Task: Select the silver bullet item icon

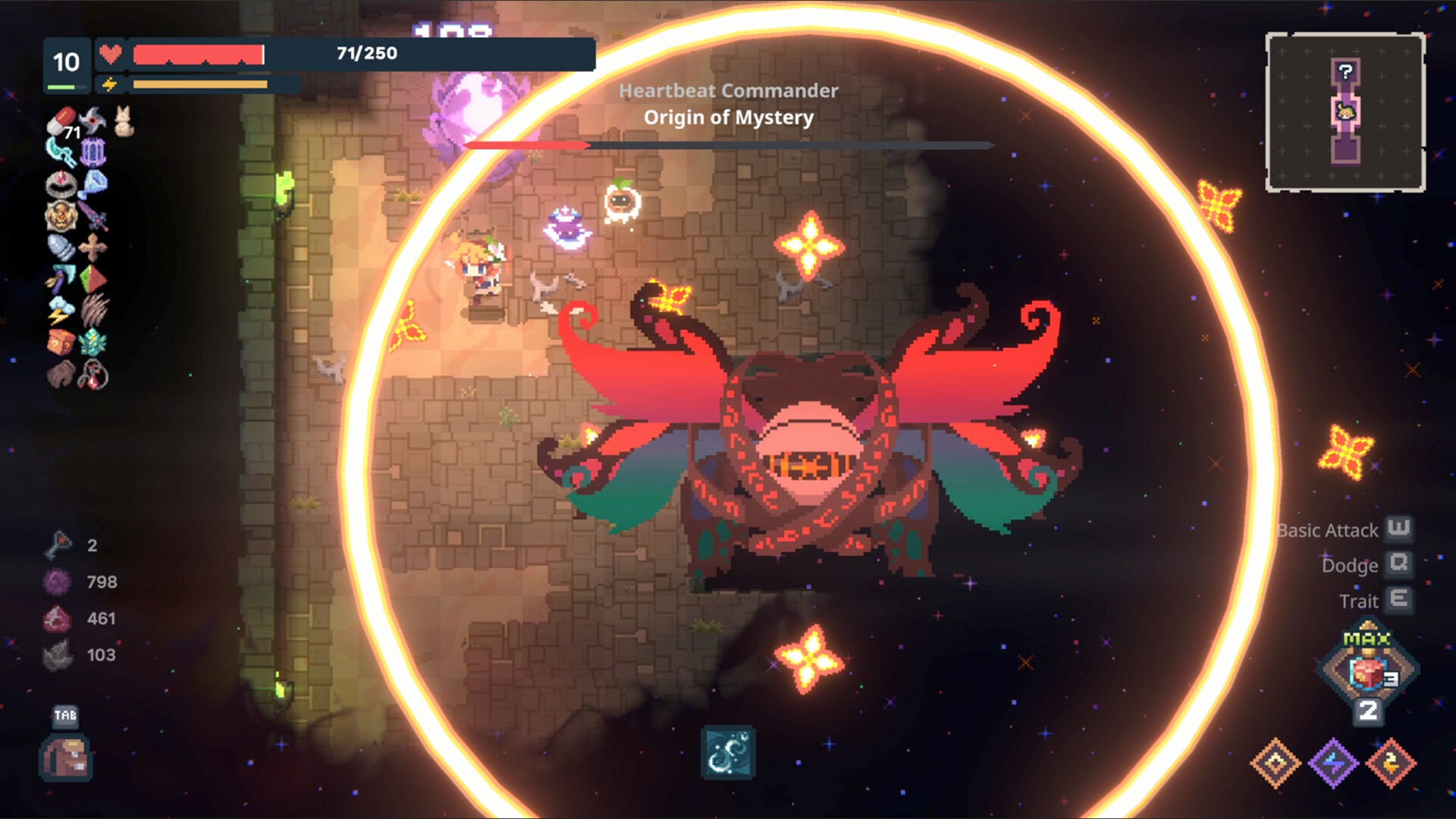Action: click(x=61, y=248)
